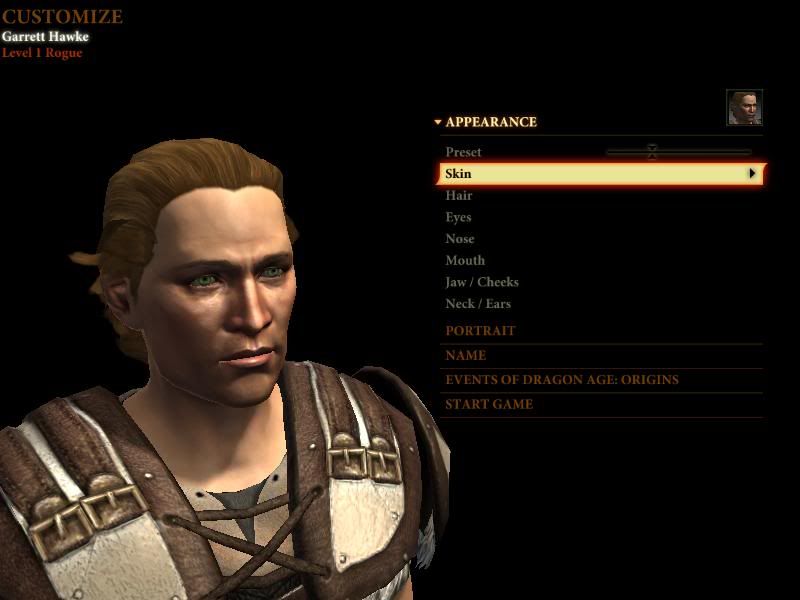The image size is (800, 600).
Task: Choose Jaw / Cheeks entry
Action: pos(482,282)
